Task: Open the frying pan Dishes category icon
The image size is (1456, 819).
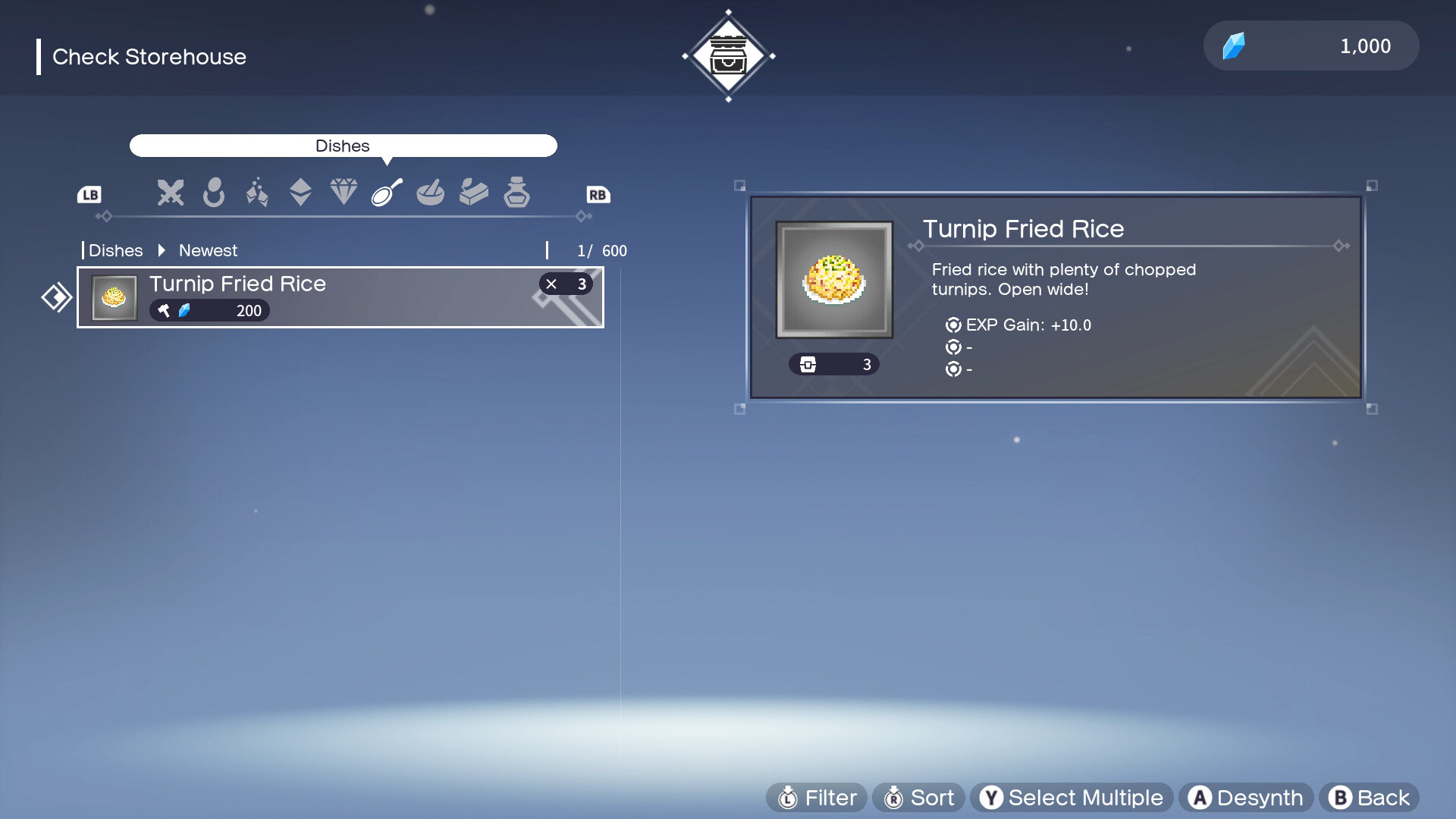Action: point(385,193)
